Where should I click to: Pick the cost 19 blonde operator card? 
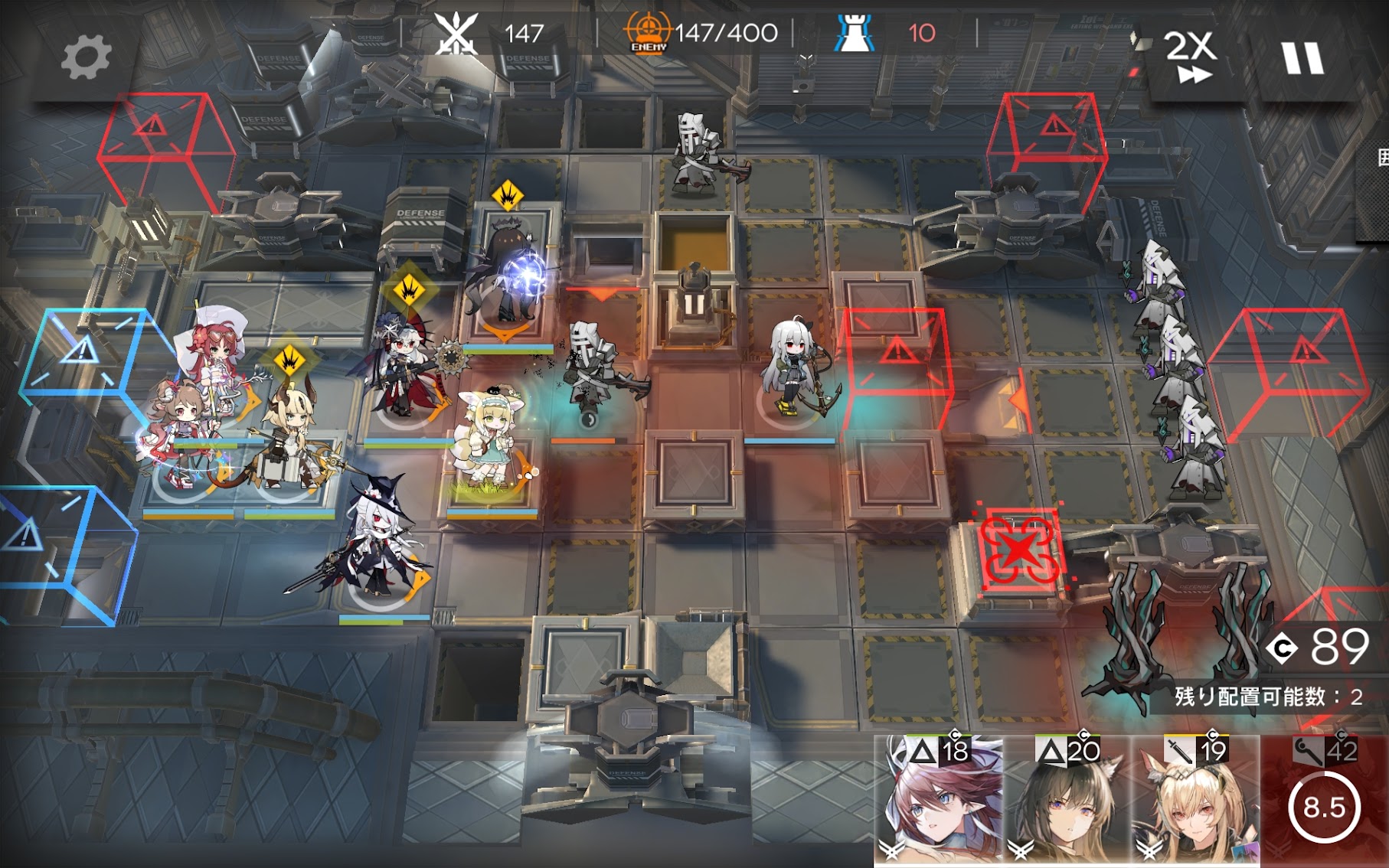(x=1196, y=800)
